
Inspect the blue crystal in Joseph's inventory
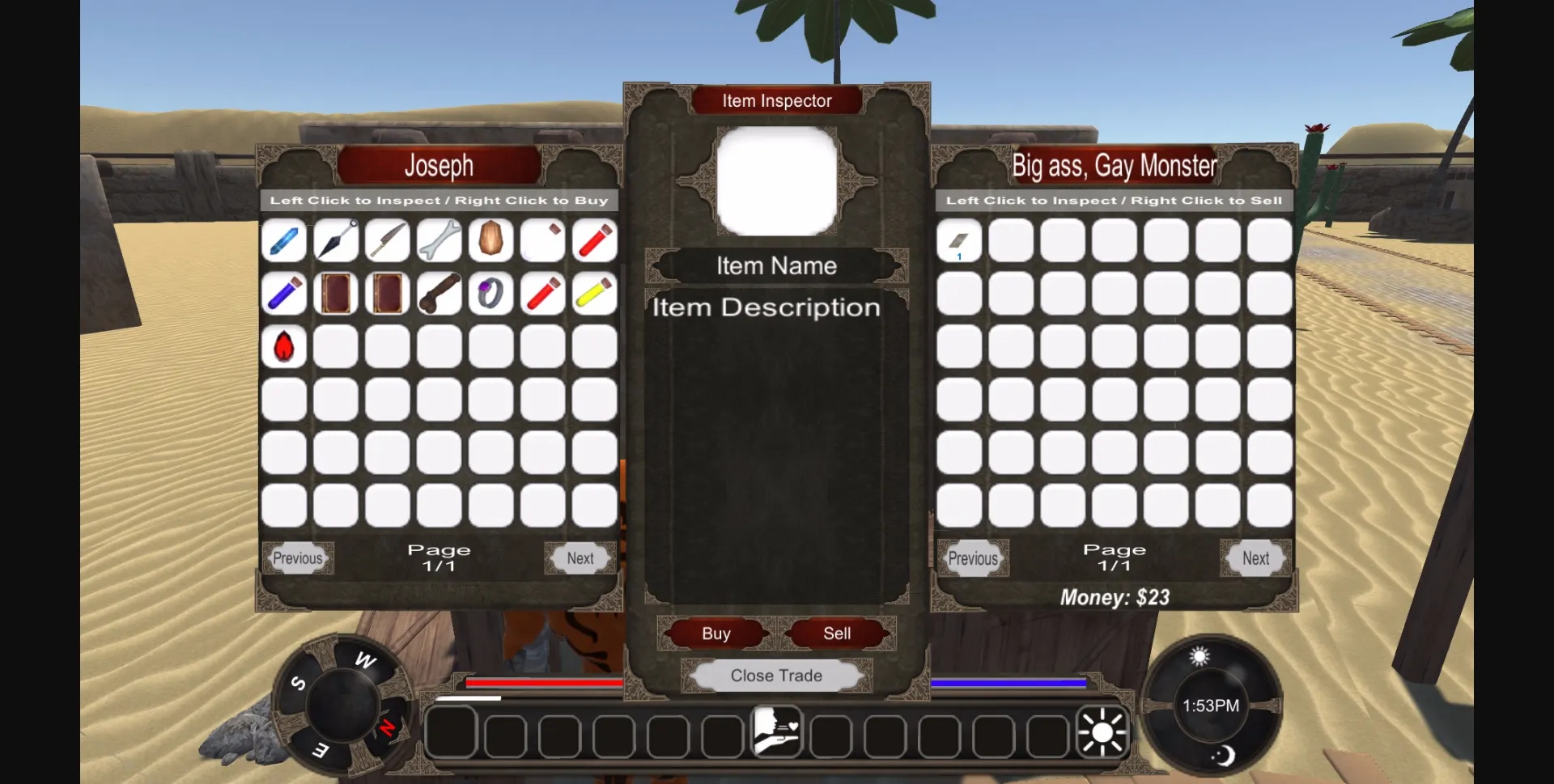284,240
